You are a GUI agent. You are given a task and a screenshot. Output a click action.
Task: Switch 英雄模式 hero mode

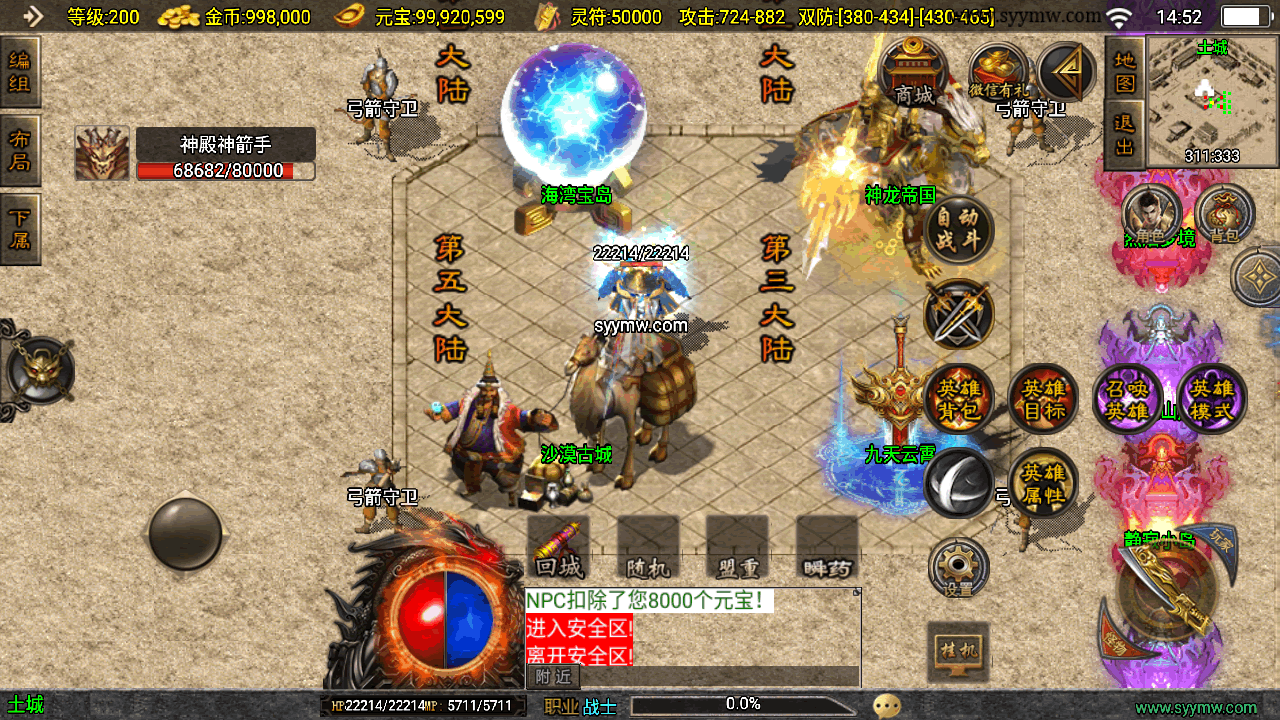1213,398
